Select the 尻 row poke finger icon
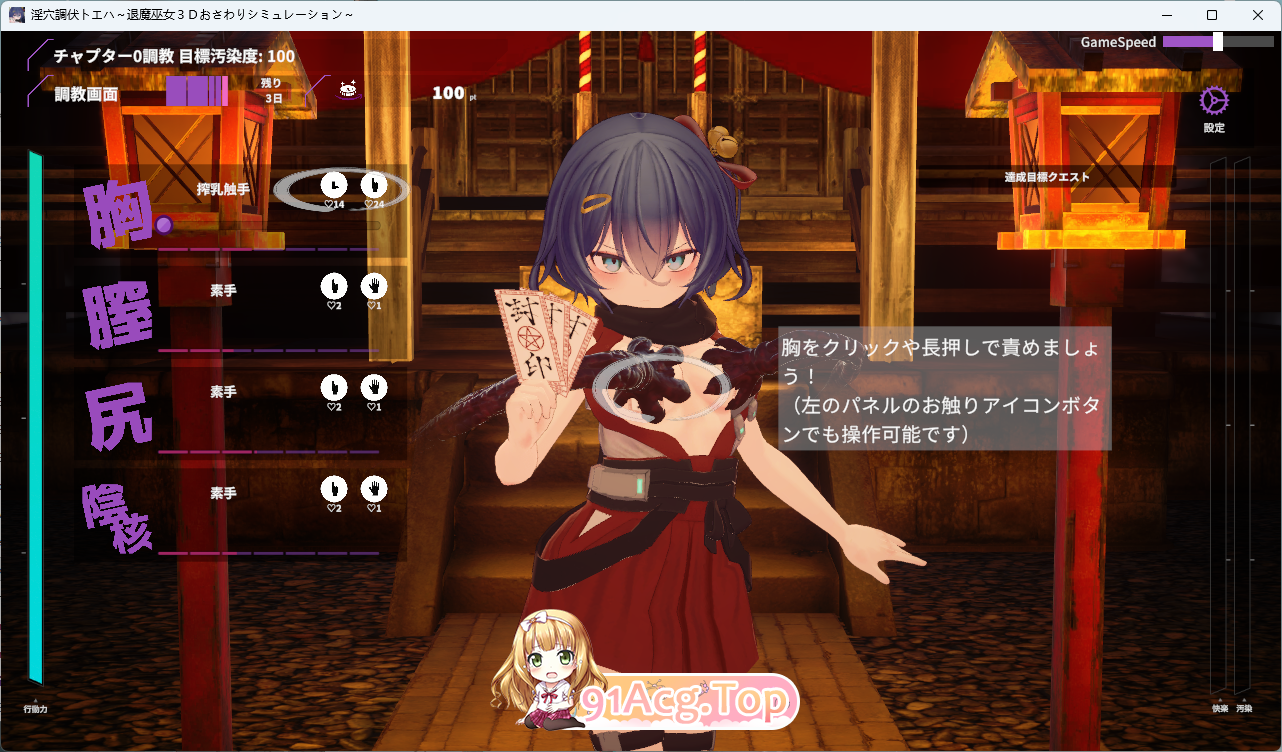The image size is (1282, 752). point(333,389)
